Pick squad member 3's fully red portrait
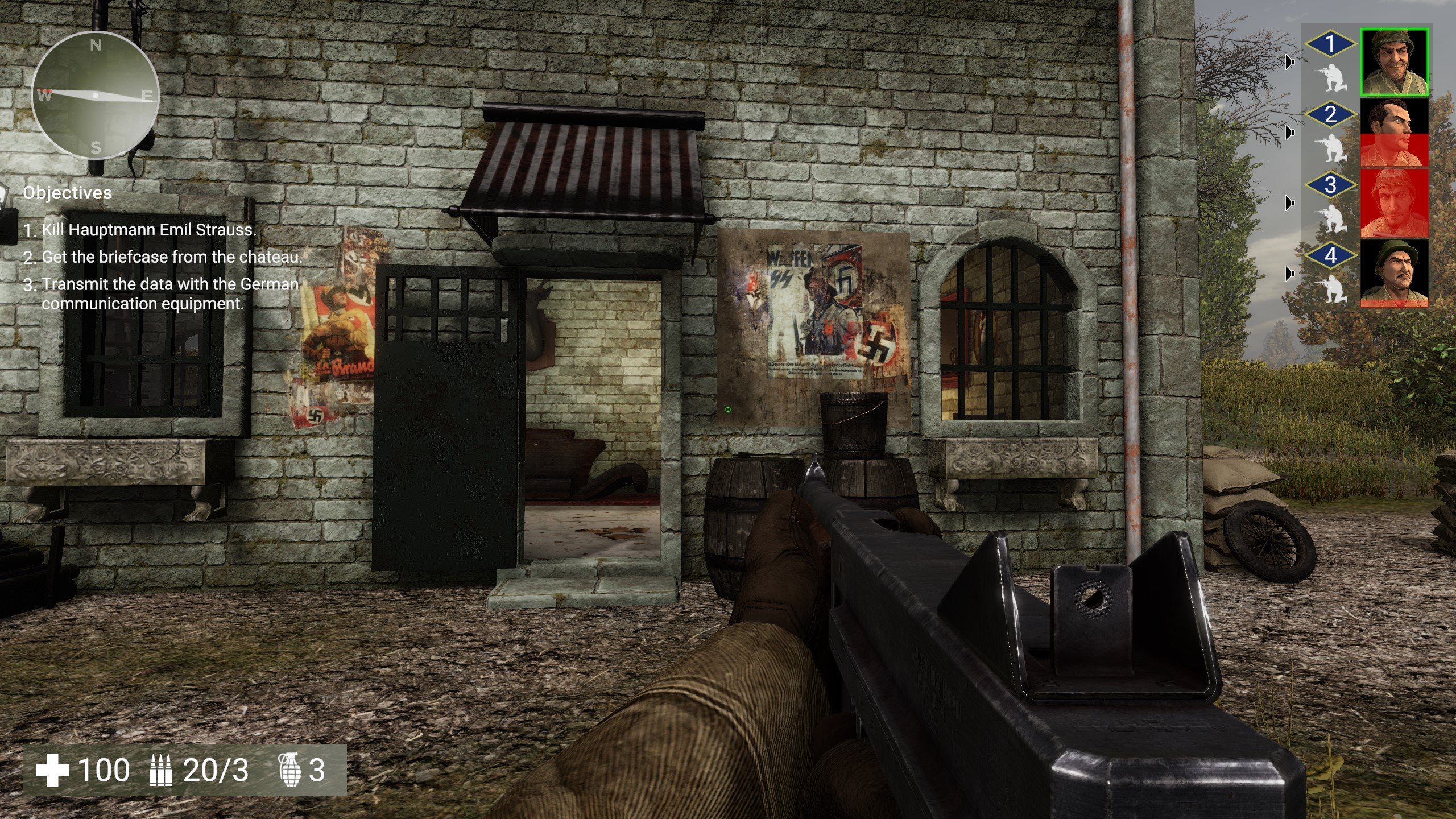The width and height of the screenshot is (1456, 819). click(1394, 203)
